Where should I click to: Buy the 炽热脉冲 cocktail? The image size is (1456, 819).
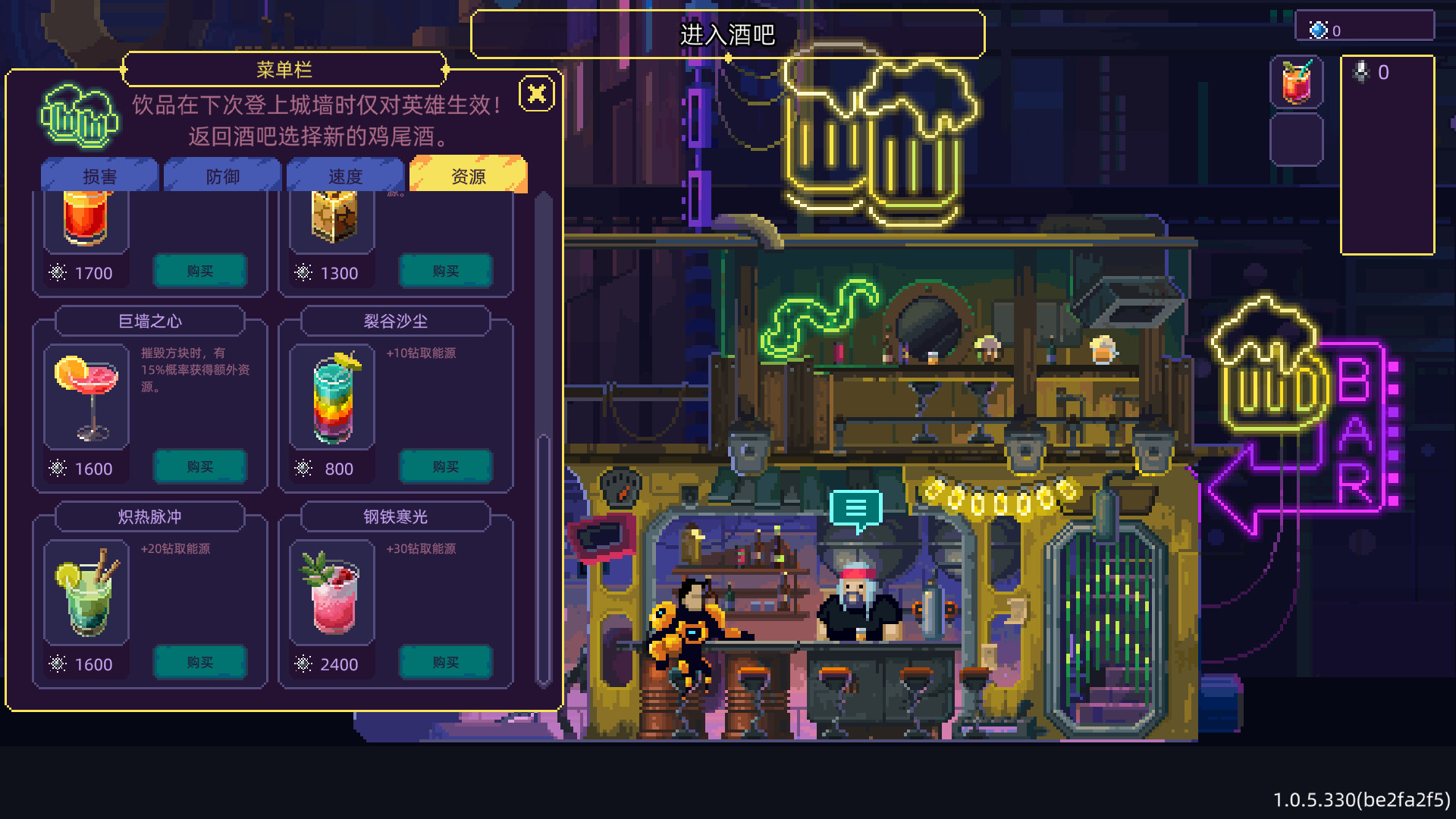(200, 663)
